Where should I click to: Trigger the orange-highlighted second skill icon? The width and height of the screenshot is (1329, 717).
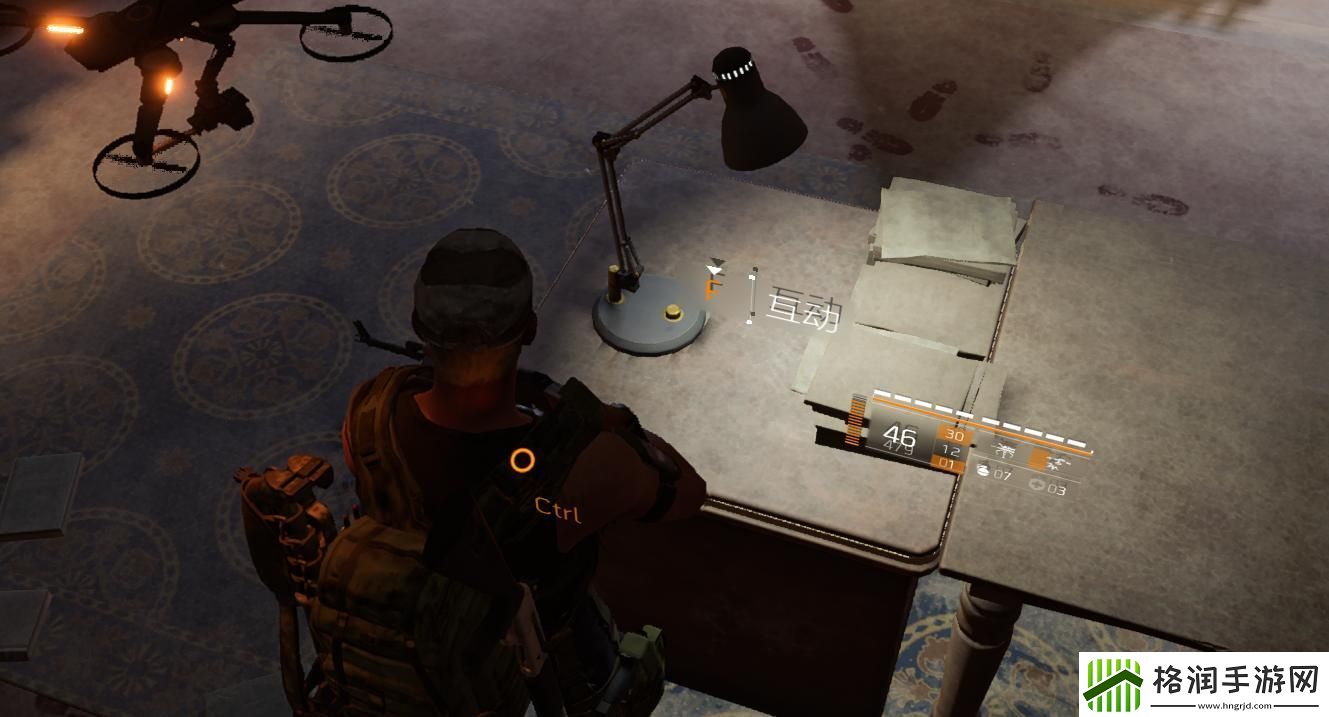click(1053, 459)
